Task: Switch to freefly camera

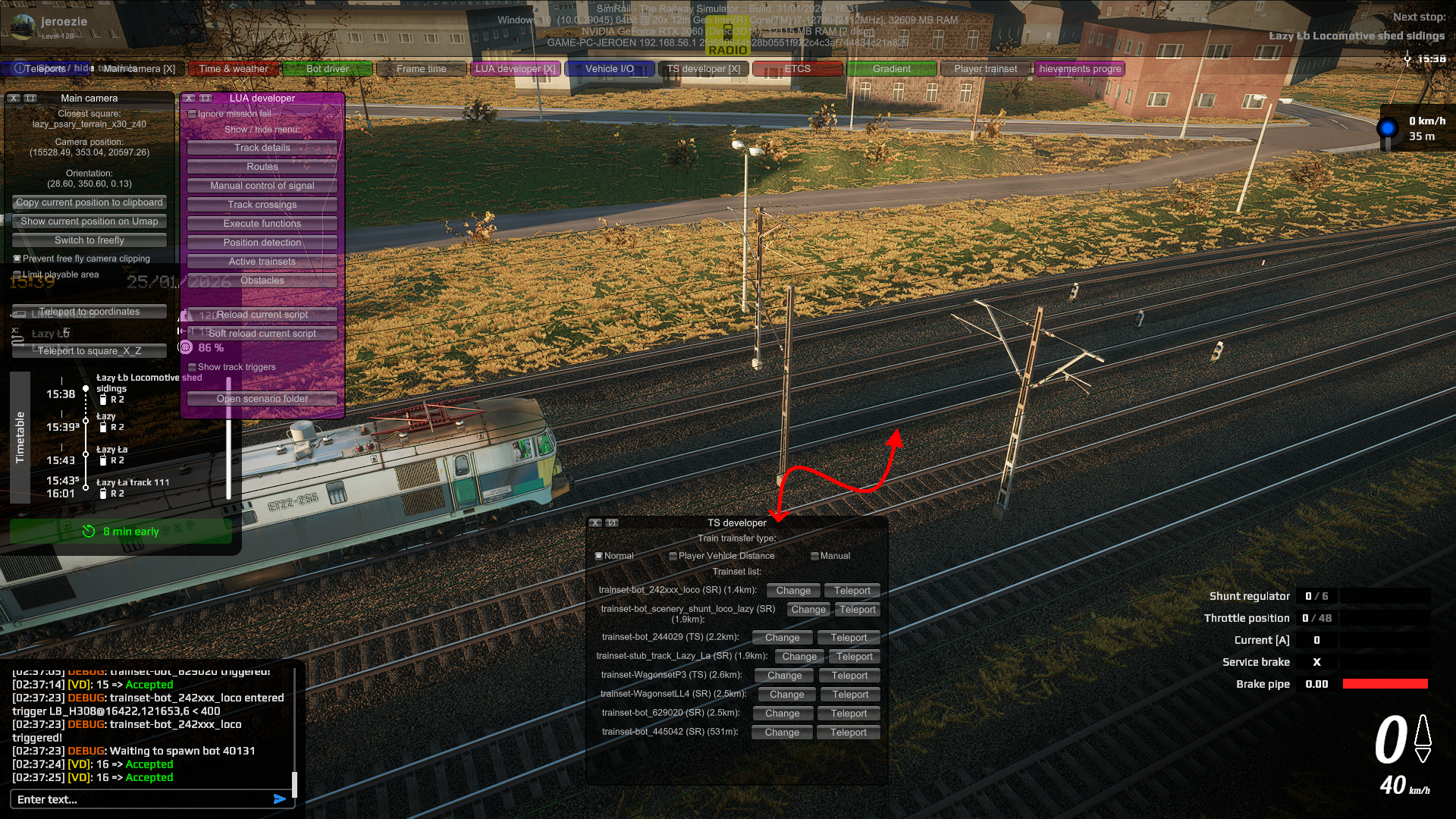Action: 89,240
